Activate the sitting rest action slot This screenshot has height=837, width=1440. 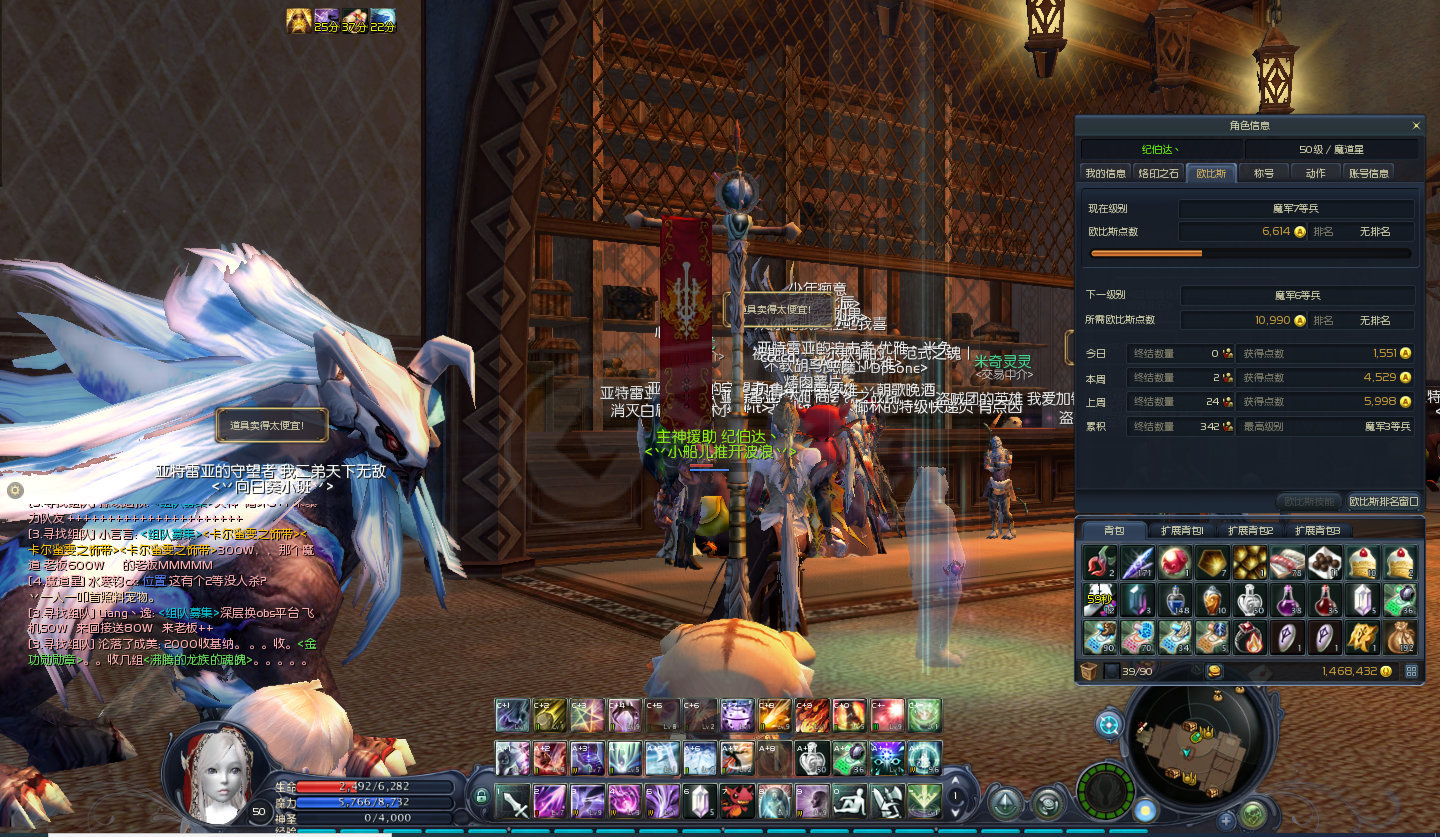pos(849,801)
